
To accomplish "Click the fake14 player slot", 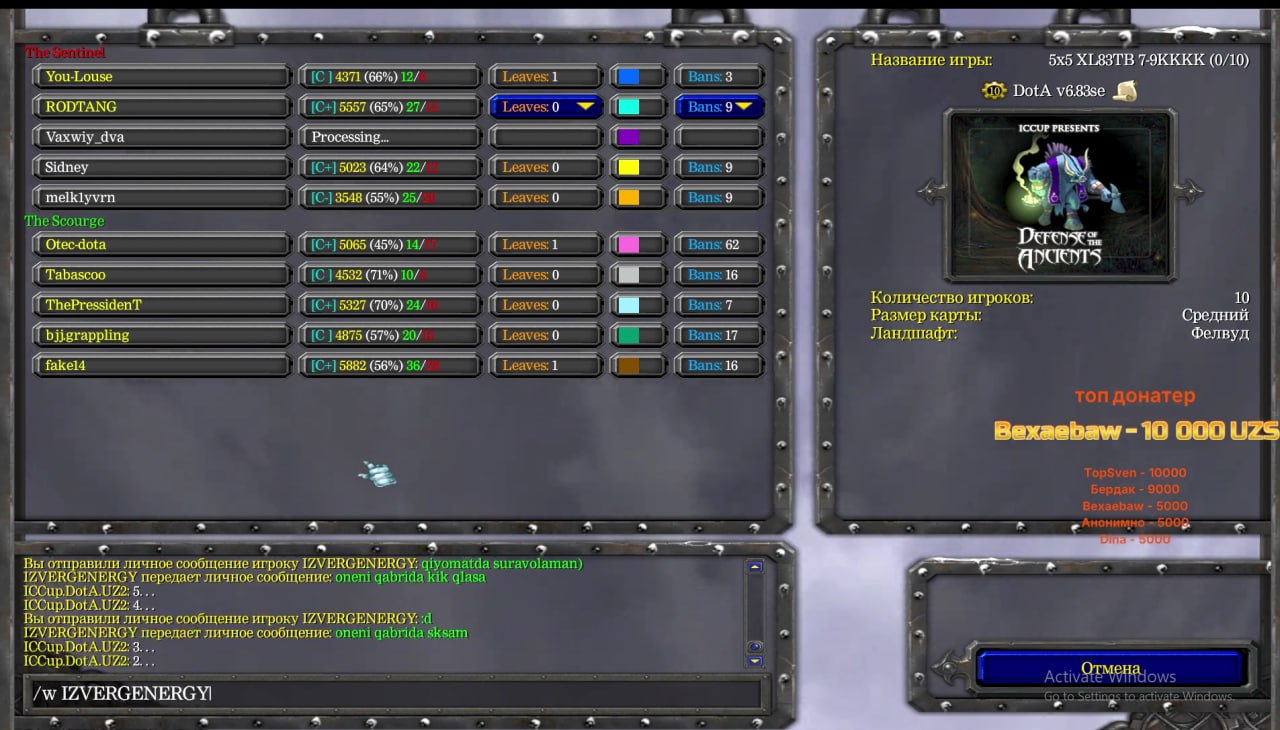I will [162, 365].
